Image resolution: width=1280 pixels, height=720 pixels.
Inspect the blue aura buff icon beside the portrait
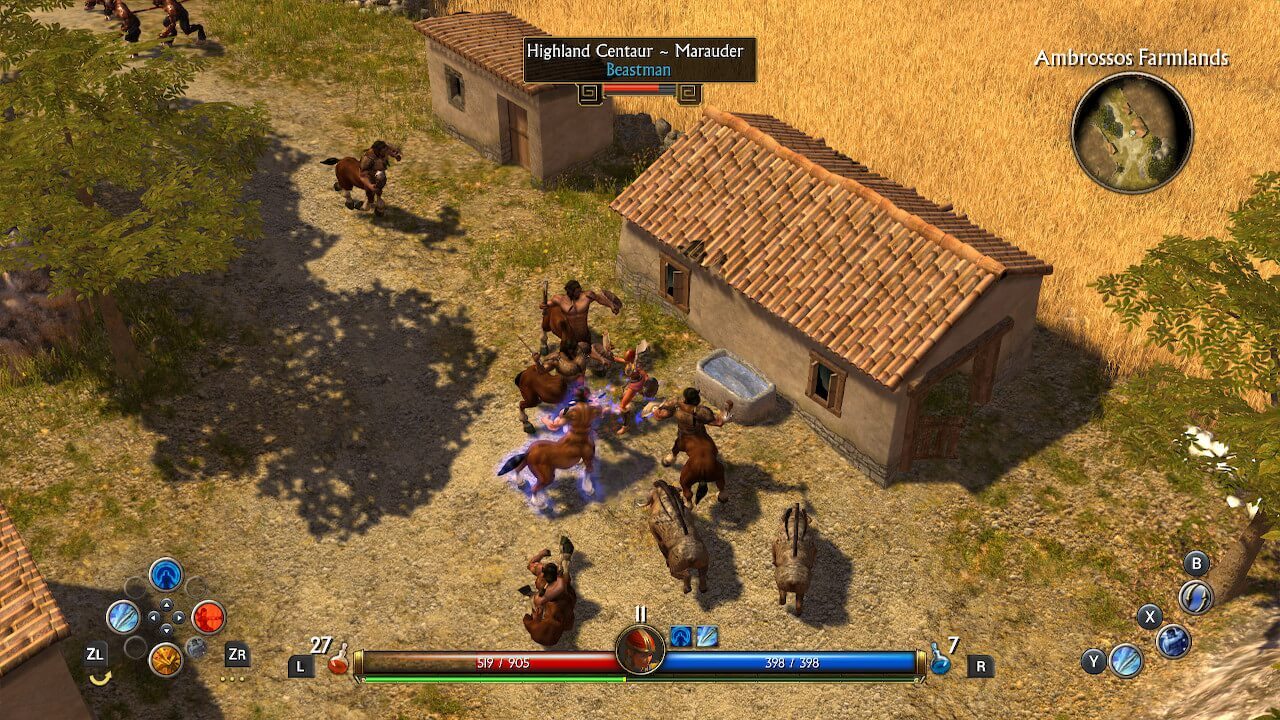pos(682,636)
